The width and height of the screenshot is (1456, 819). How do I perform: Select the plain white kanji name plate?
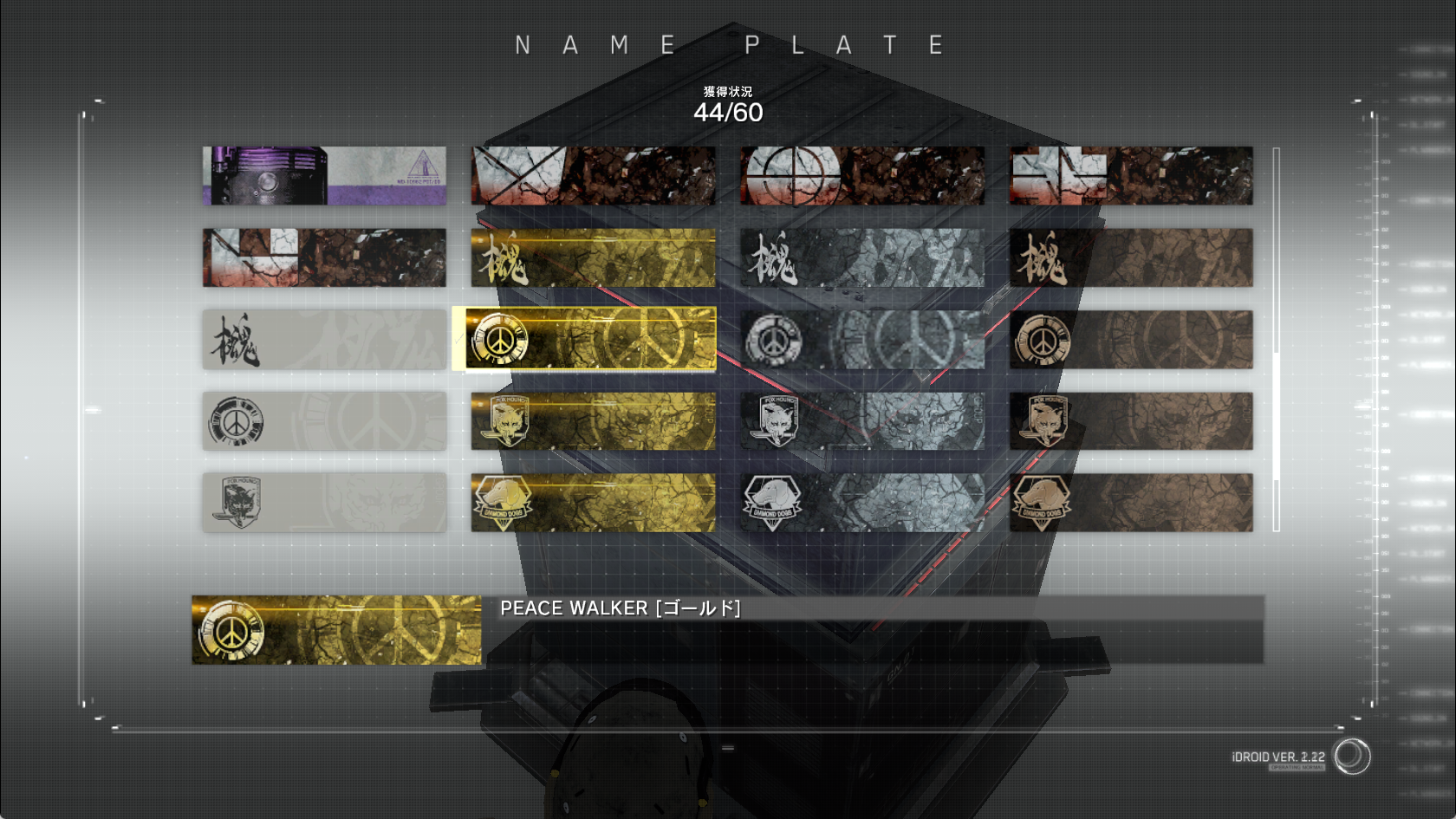pyautogui.click(x=324, y=340)
